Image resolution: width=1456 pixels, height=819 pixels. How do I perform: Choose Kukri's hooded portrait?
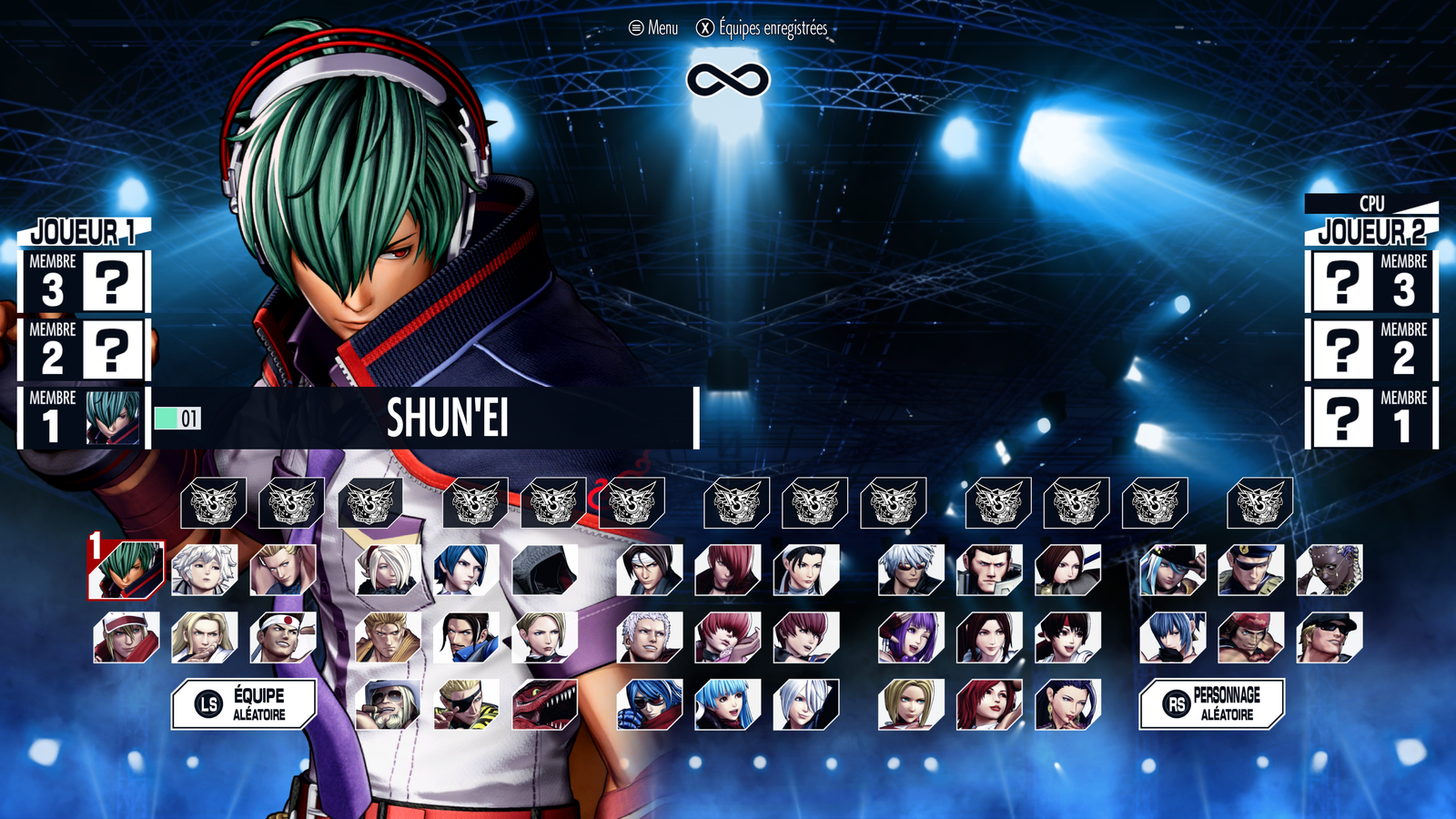coord(544,571)
